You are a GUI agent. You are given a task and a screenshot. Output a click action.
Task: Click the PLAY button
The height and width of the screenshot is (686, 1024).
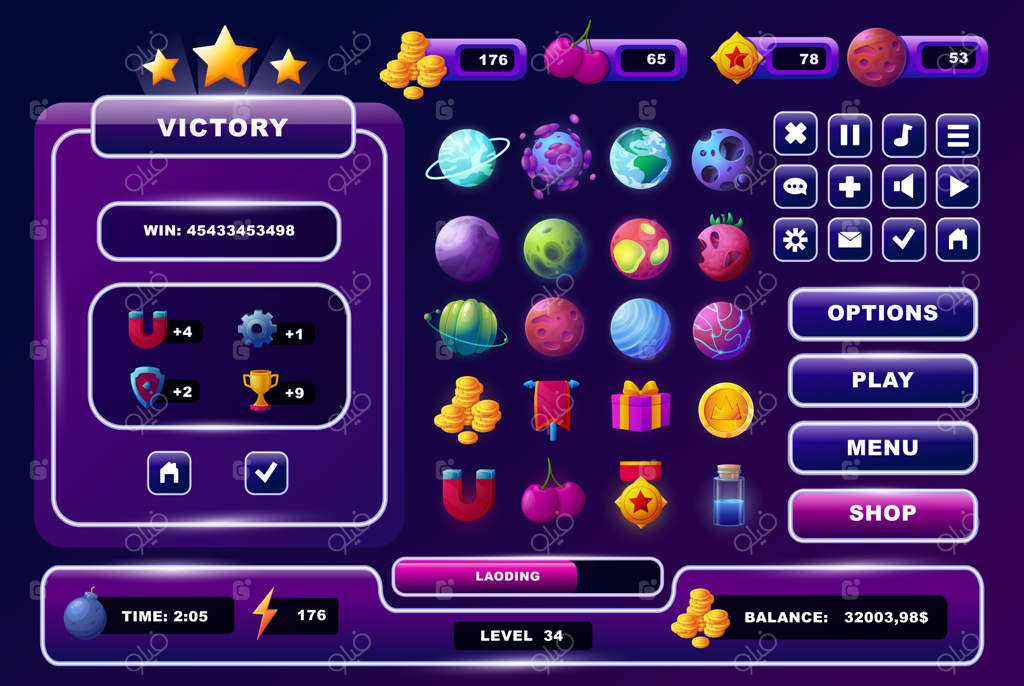tap(882, 380)
